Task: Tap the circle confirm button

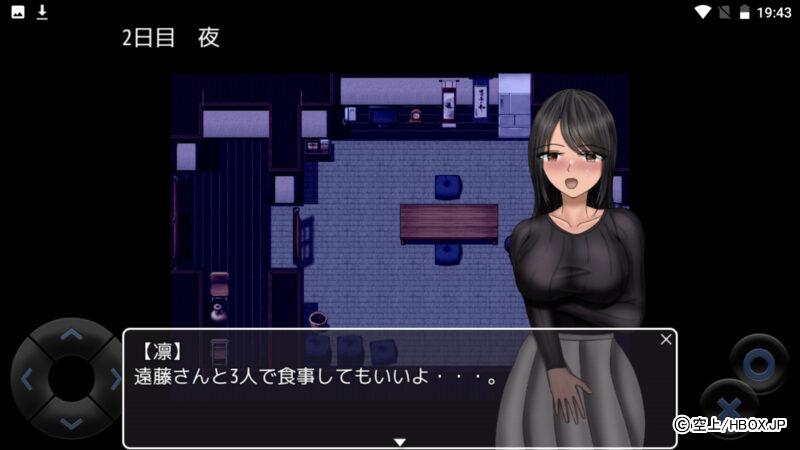Action: tap(760, 360)
